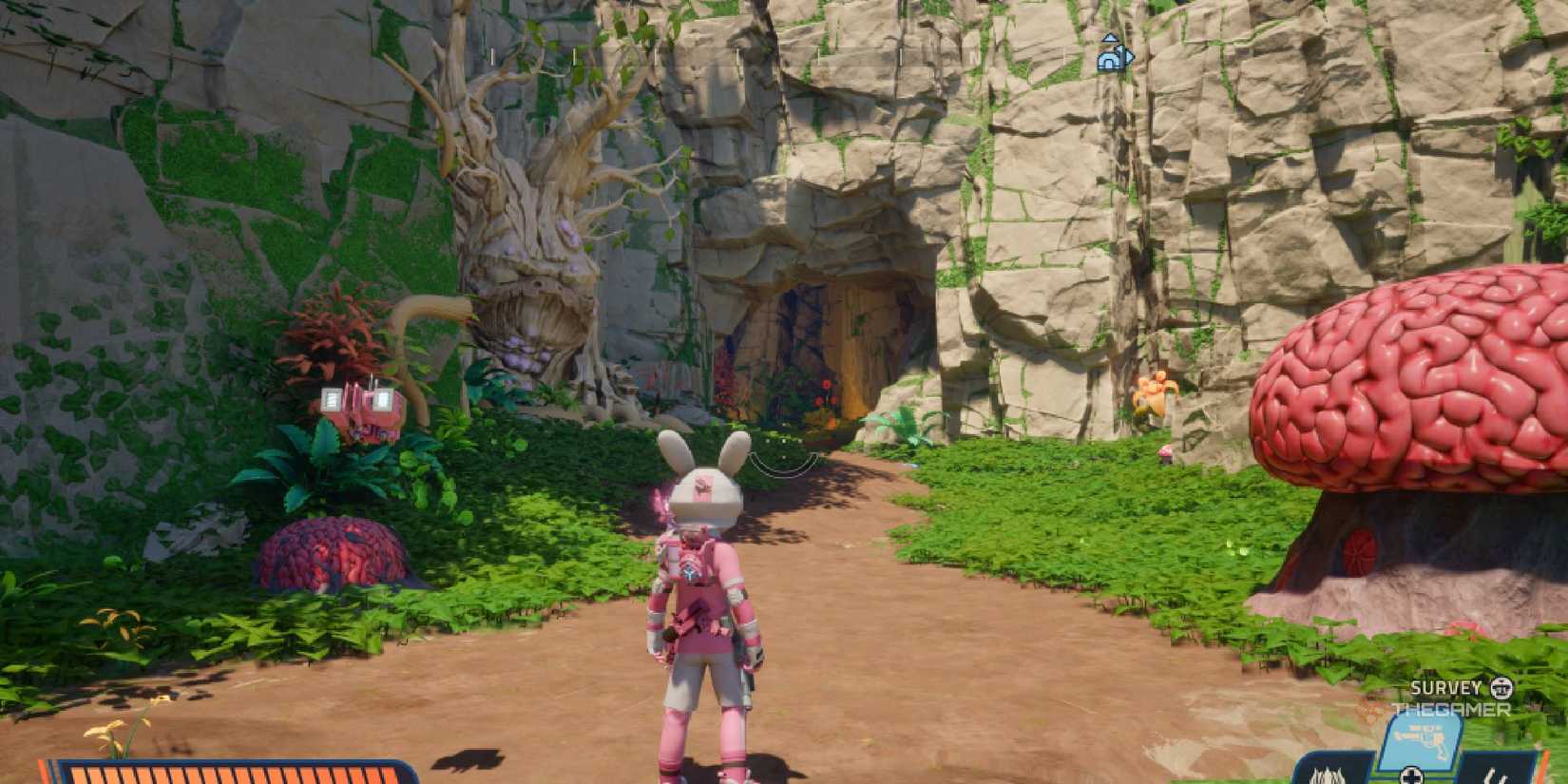Click the controller button icon beside SURVEY

1501,687
